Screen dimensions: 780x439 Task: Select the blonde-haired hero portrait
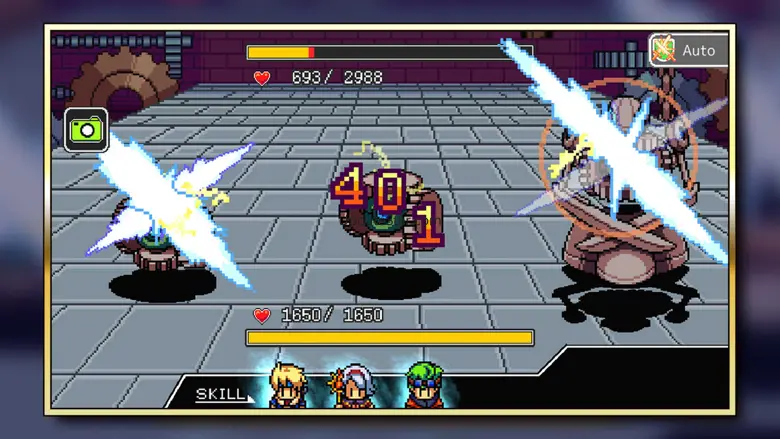click(x=287, y=386)
